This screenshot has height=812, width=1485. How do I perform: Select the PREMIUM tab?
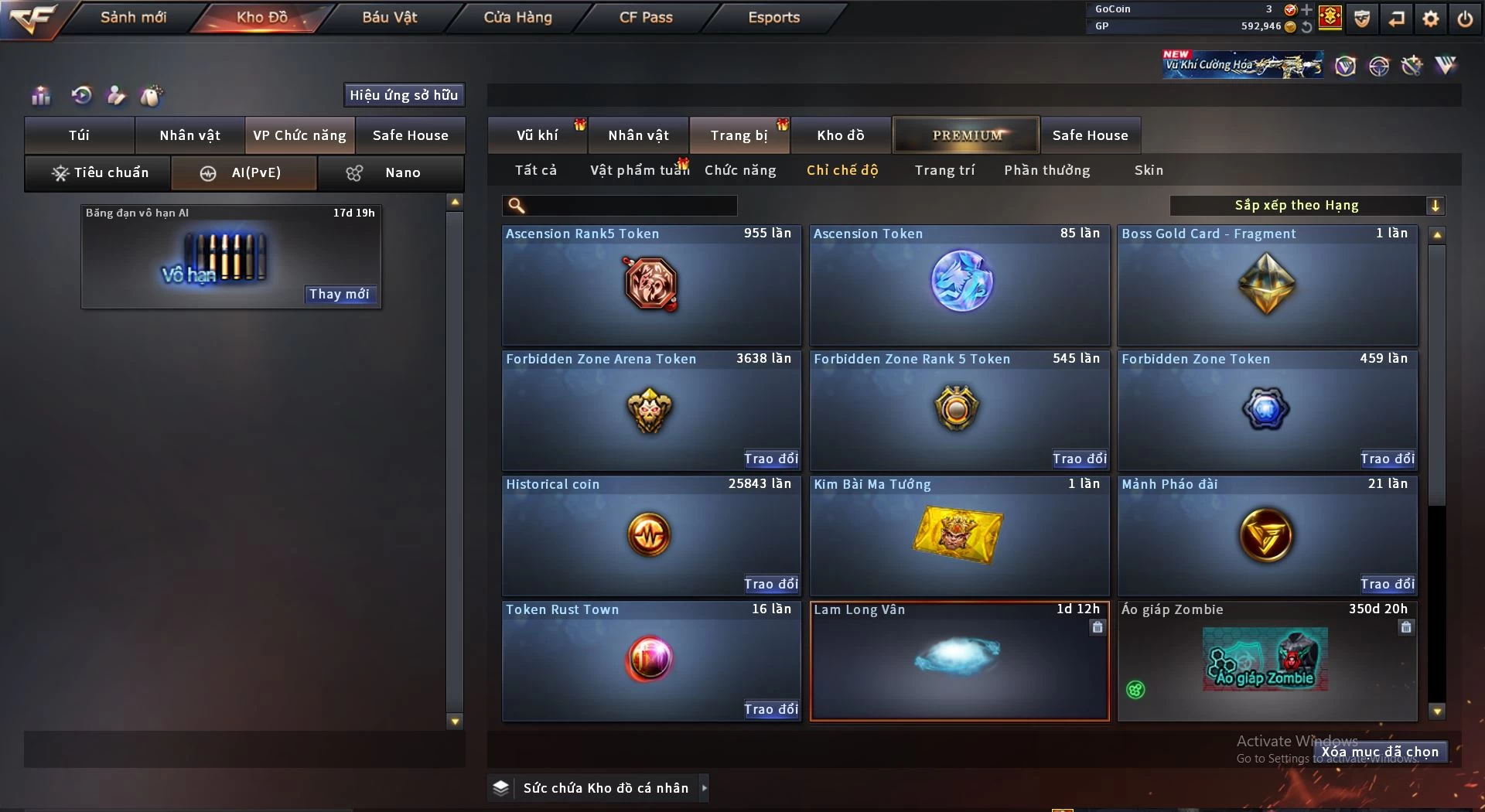967,135
